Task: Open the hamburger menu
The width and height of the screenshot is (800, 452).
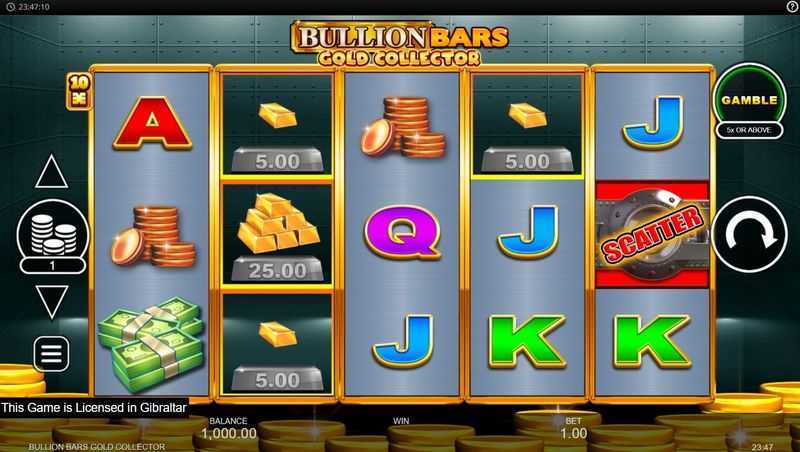Action: point(51,353)
